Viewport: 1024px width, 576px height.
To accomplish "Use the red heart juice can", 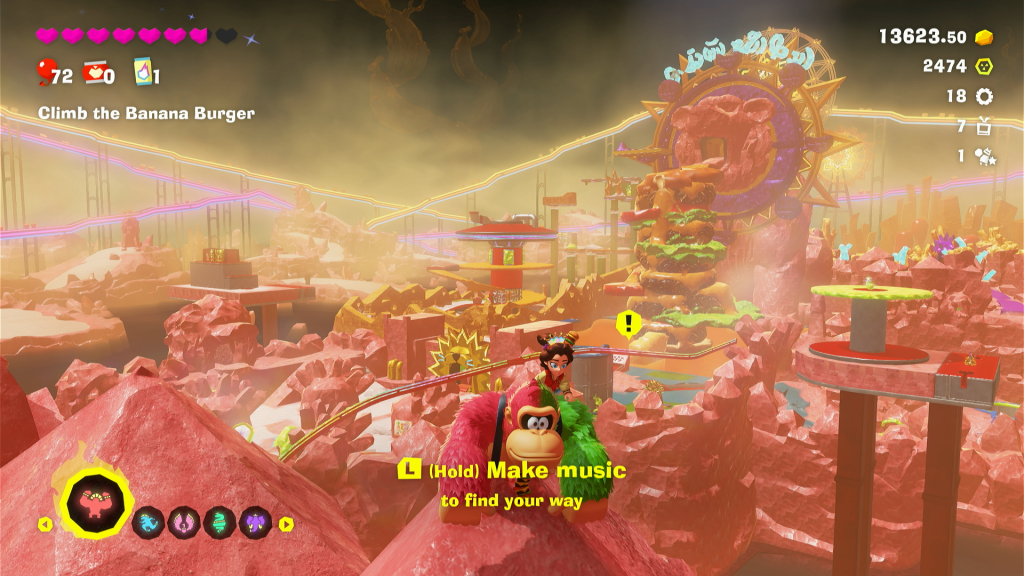I will pyautogui.click(x=95, y=73).
